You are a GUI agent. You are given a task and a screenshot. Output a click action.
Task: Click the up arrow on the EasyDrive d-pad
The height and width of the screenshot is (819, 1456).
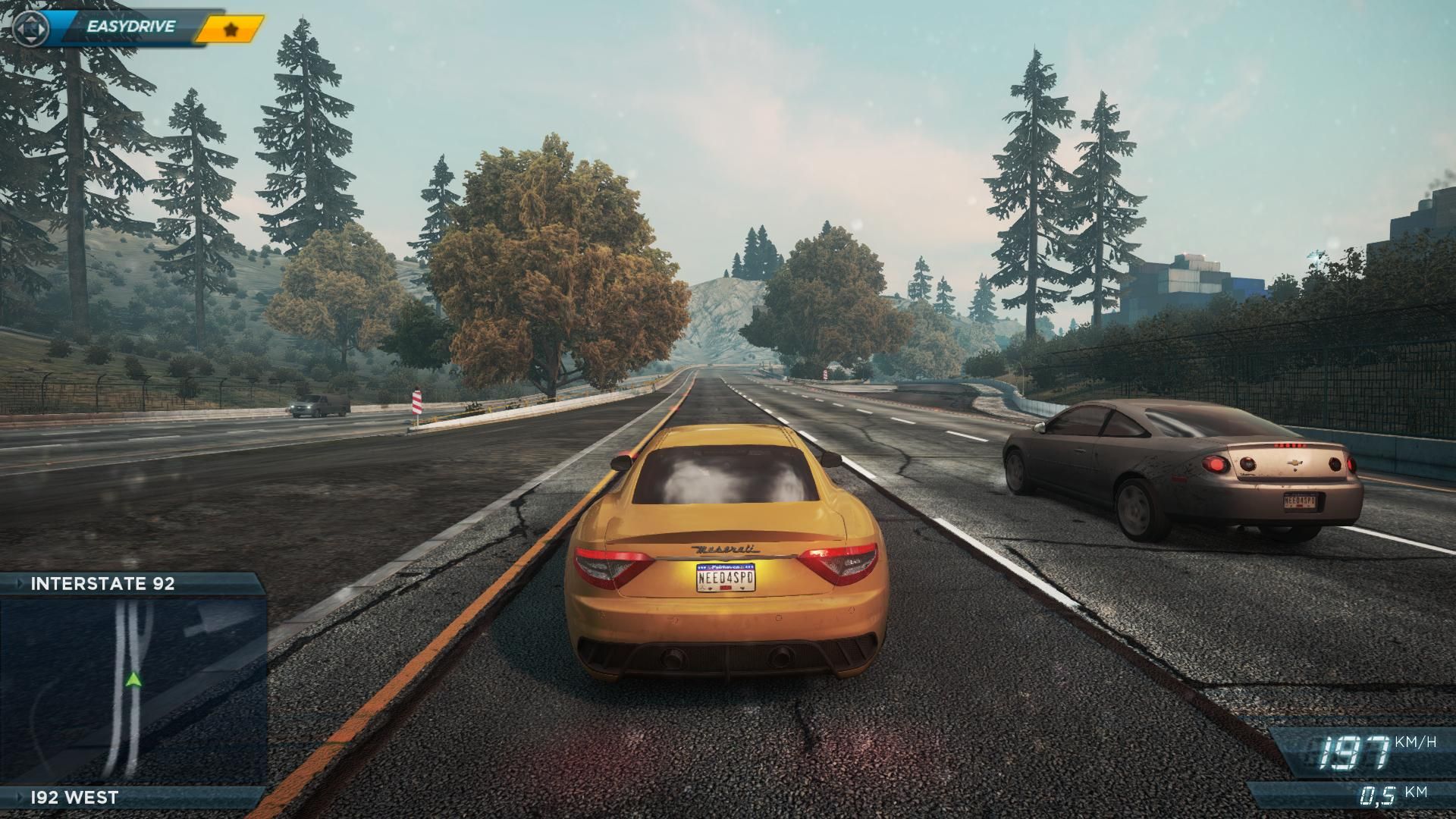click(31, 20)
